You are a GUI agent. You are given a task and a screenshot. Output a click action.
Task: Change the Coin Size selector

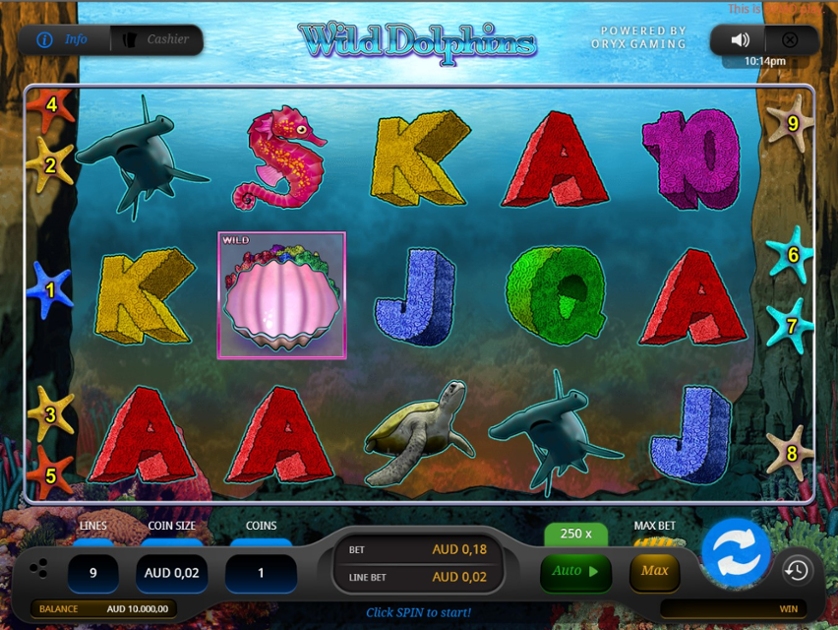point(171,574)
